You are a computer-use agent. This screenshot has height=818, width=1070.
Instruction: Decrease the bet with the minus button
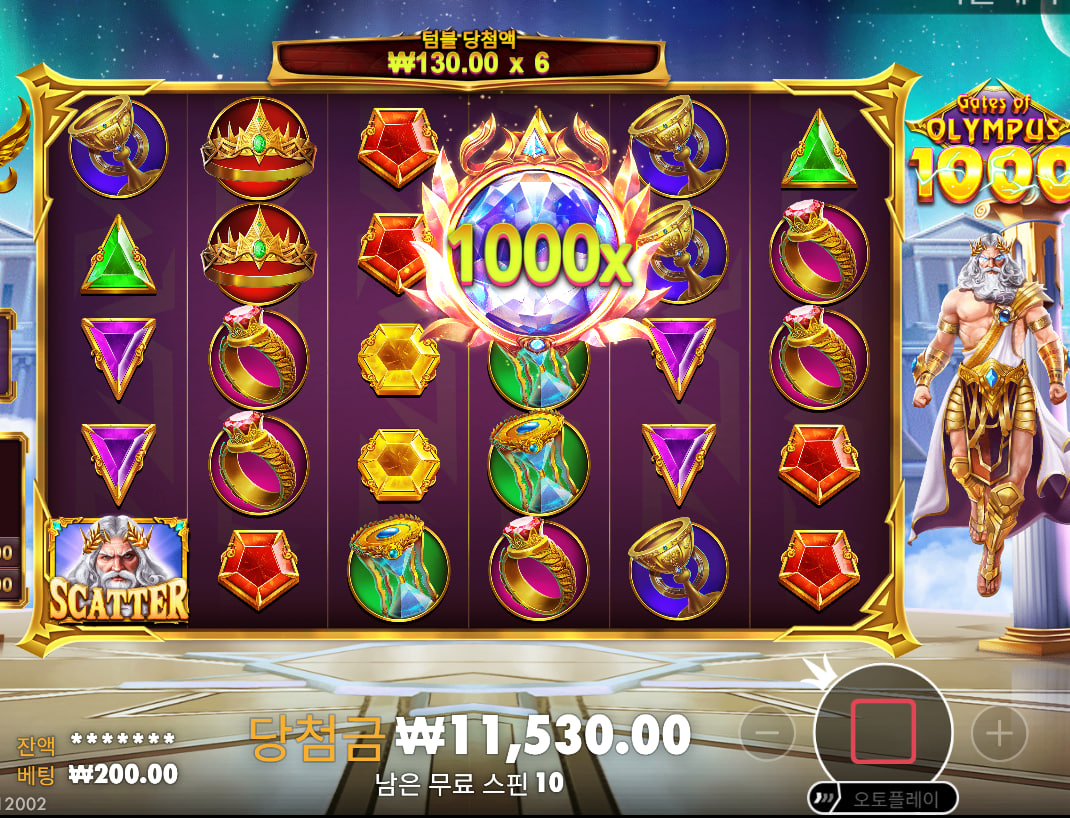[x=767, y=733]
